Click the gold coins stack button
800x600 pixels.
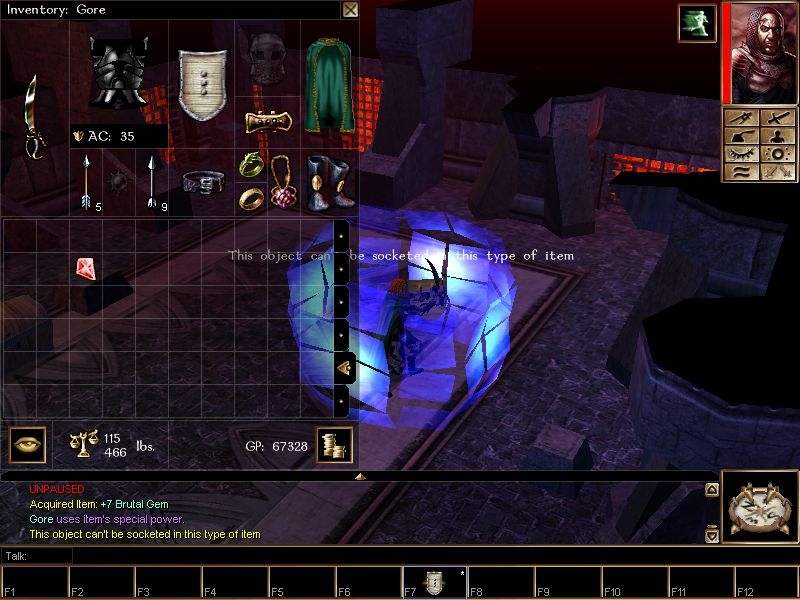coord(333,445)
